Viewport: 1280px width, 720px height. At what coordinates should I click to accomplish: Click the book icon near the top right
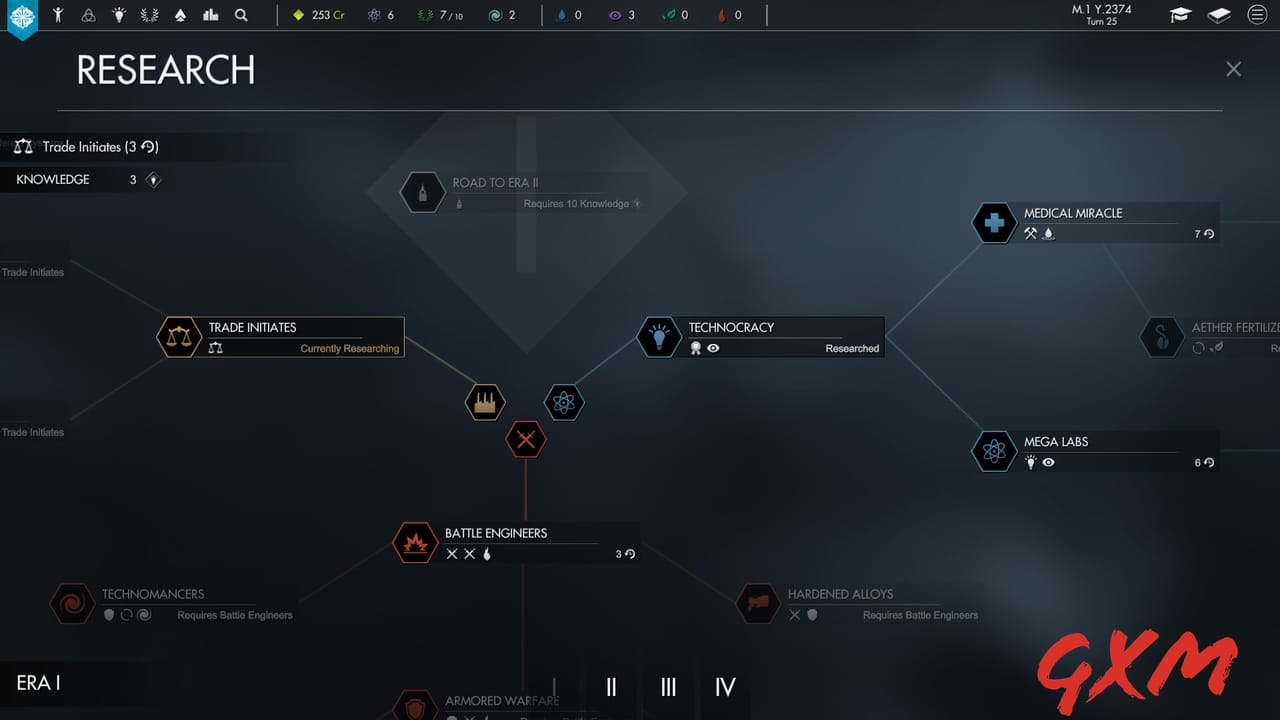(x=1218, y=15)
